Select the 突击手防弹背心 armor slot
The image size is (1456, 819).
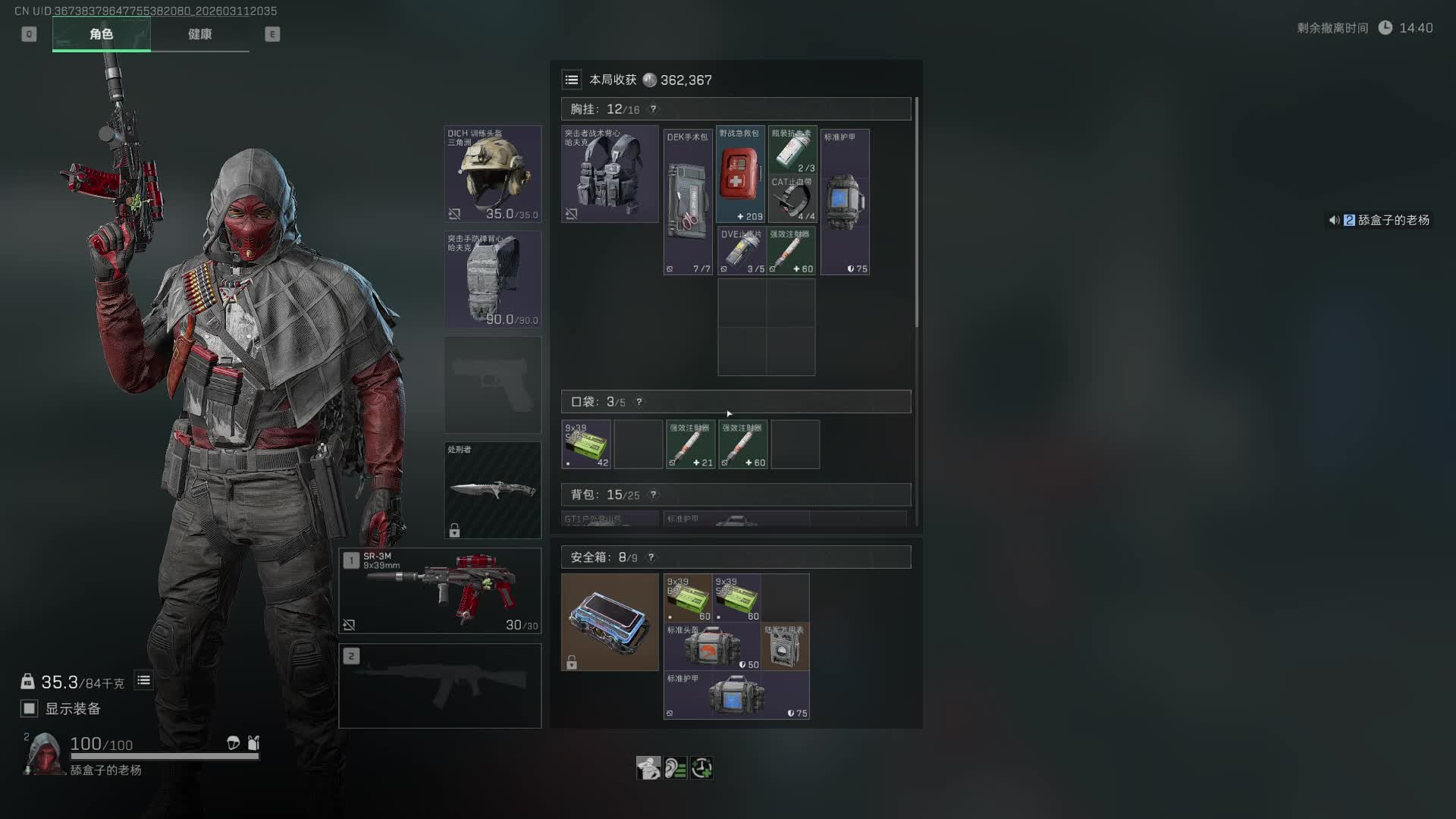tap(492, 279)
